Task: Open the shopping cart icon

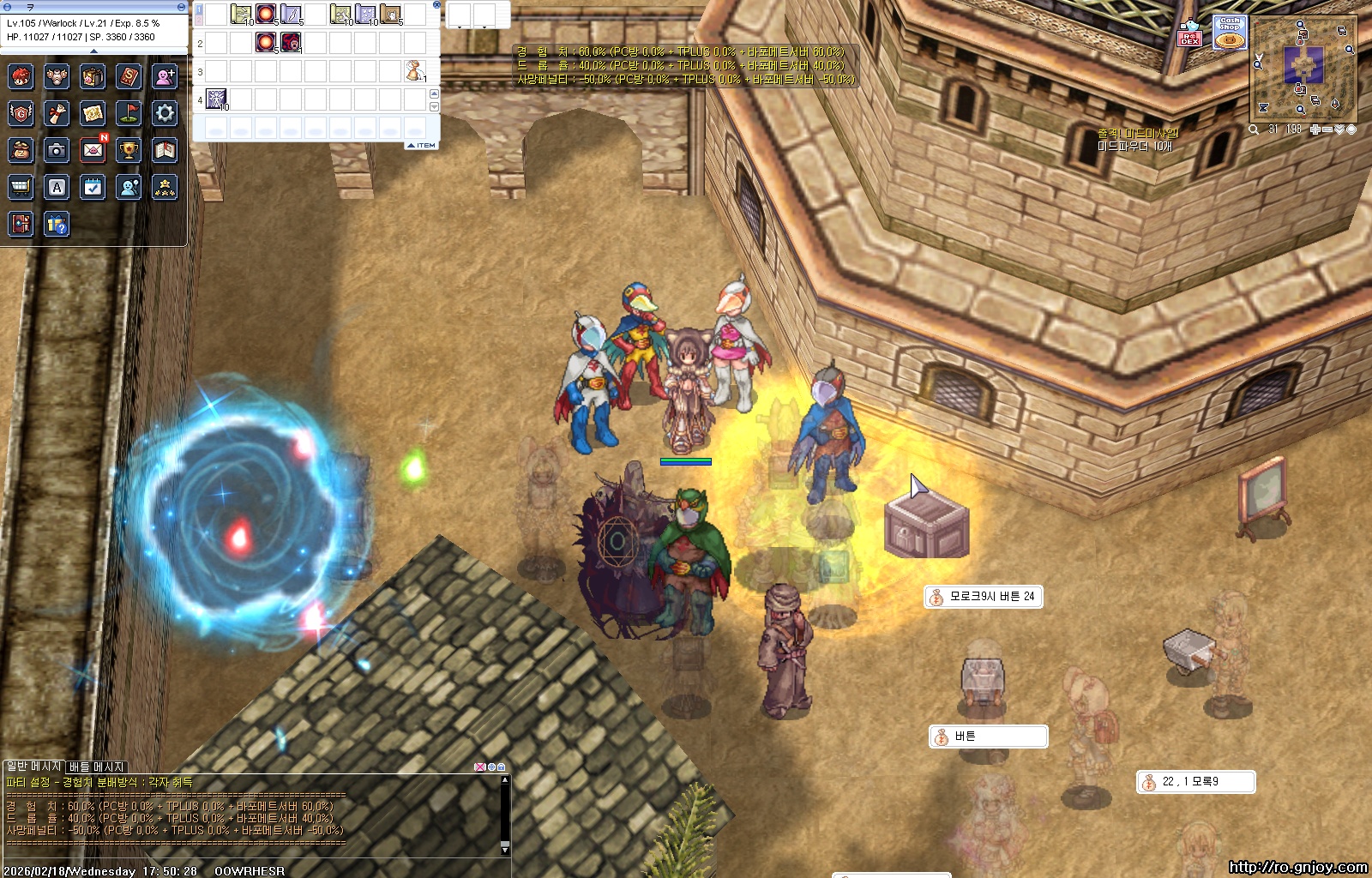Action: coord(21,187)
